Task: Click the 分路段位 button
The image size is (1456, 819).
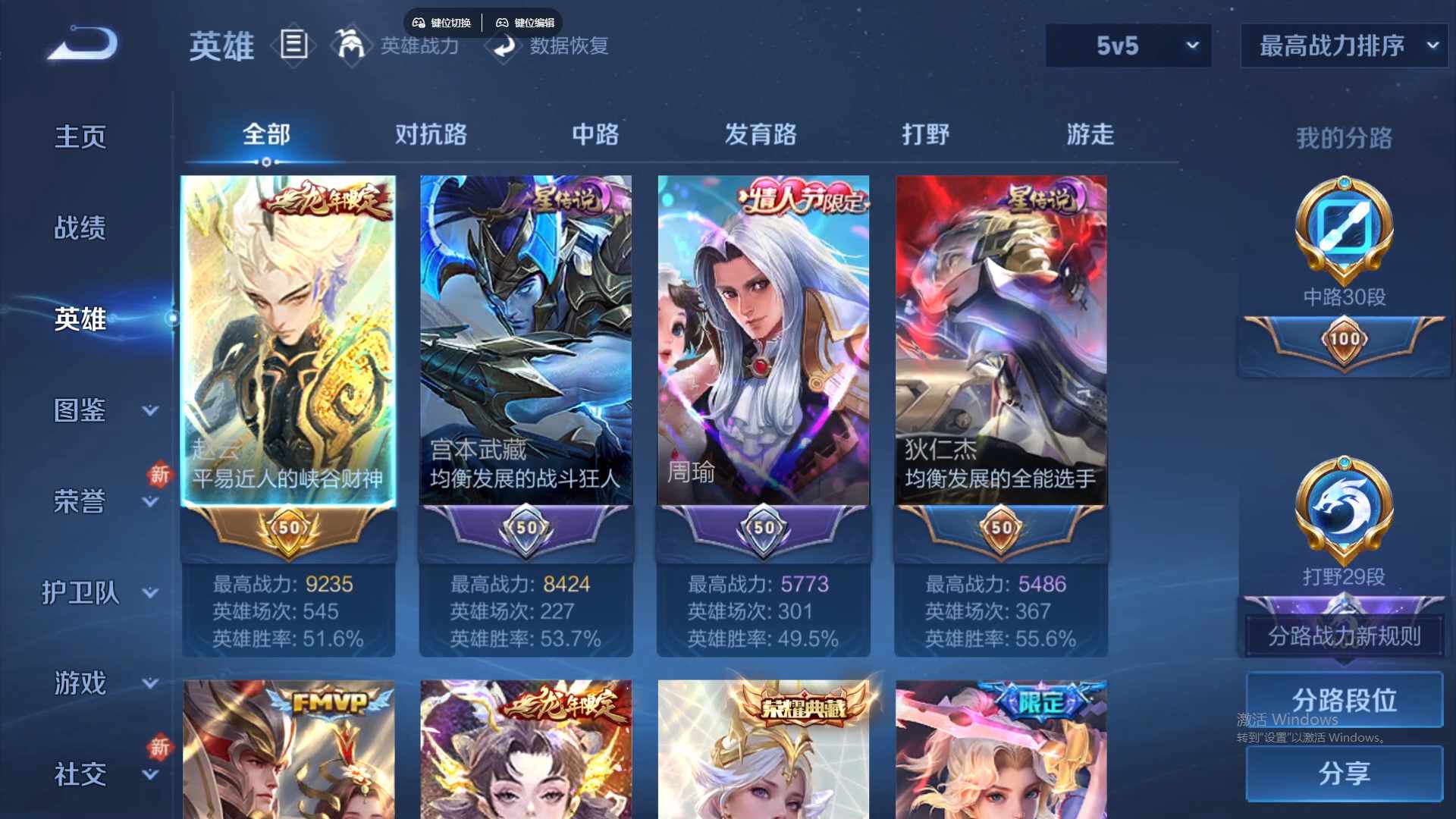Action: [1343, 699]
